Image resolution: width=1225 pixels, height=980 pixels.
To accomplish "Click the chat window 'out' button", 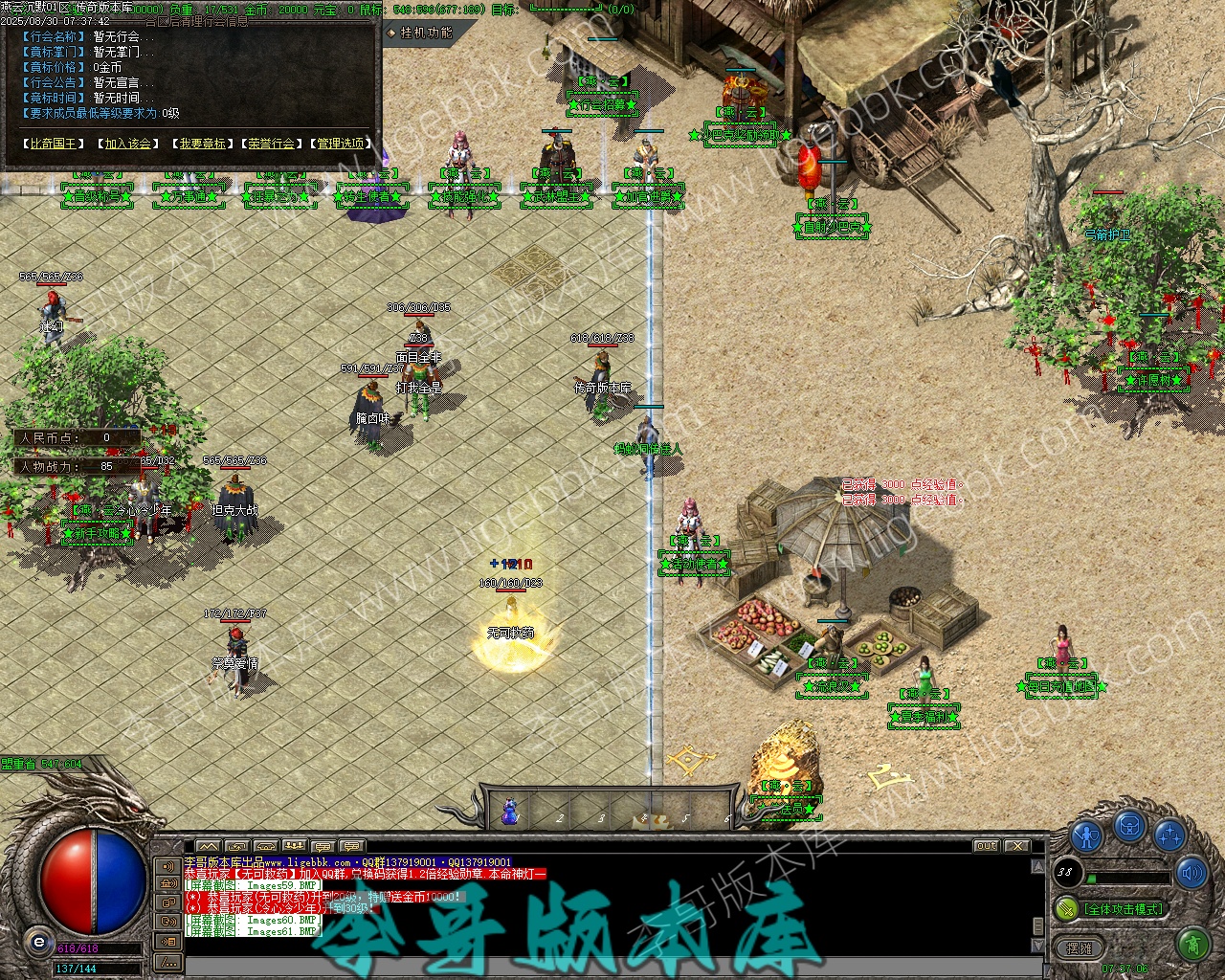I will click(x=986, y=846).
